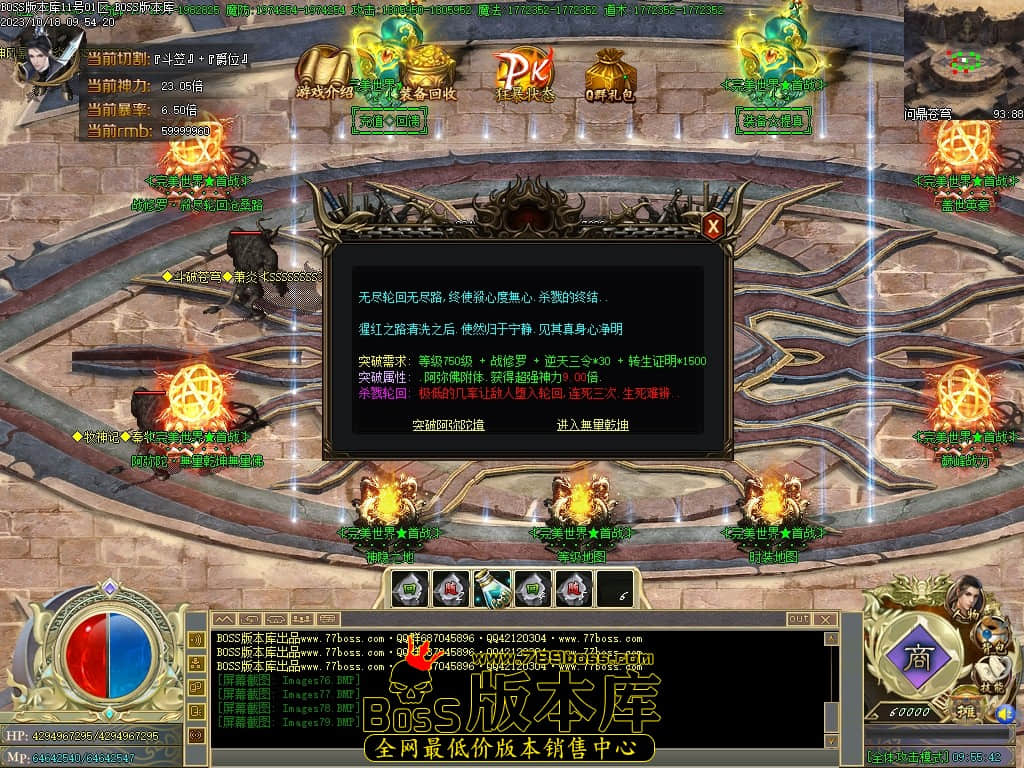Open the Q群礼包 gift bag
This screenshot has width=1024, height=768.
610,75
